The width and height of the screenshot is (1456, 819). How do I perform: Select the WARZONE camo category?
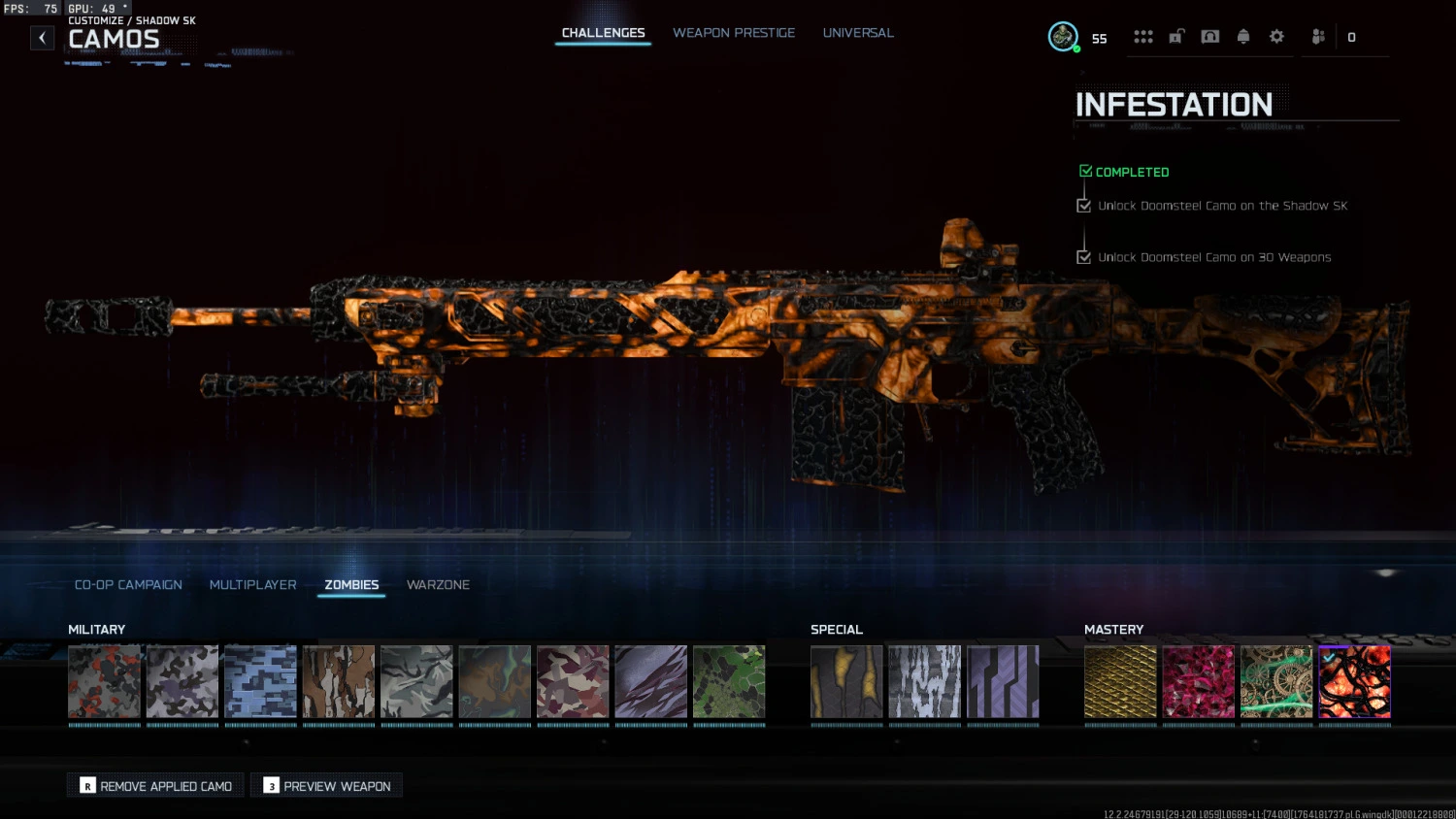point(438,584)
